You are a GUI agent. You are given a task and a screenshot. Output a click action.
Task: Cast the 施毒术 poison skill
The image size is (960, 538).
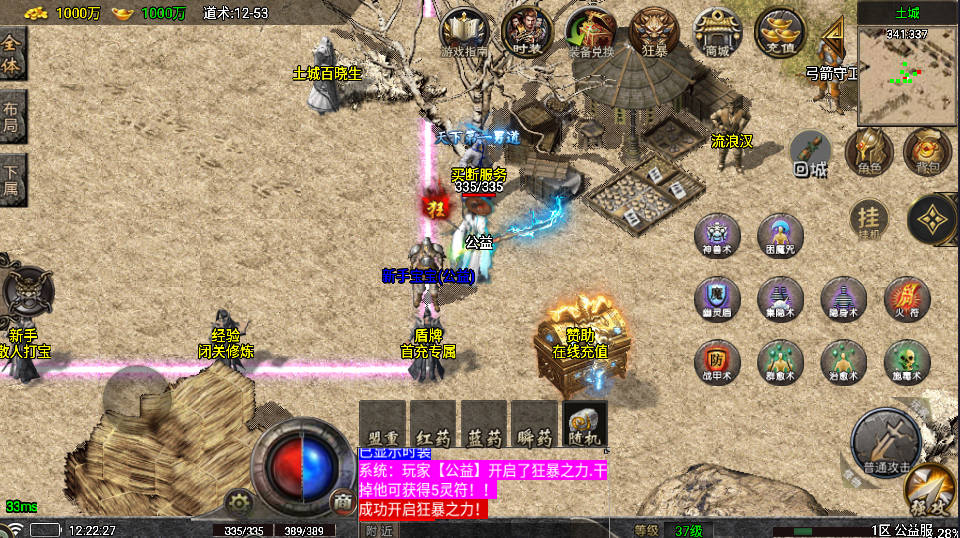pos(907,361)
